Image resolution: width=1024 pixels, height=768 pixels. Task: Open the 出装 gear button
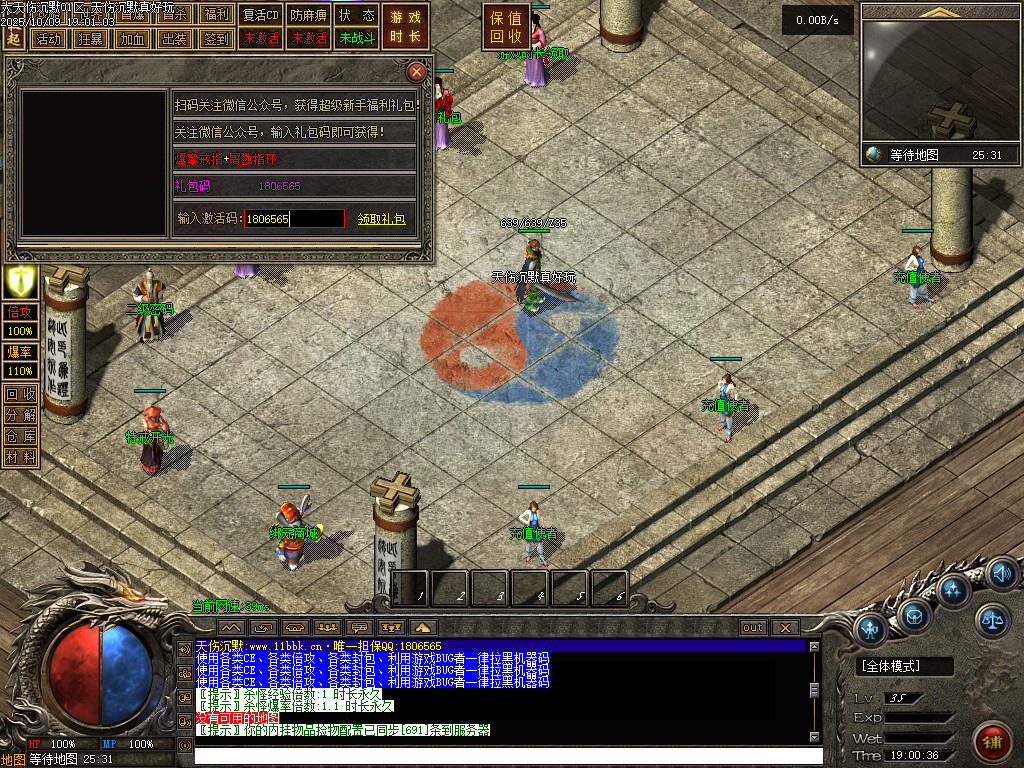click(x=174, y=38)
